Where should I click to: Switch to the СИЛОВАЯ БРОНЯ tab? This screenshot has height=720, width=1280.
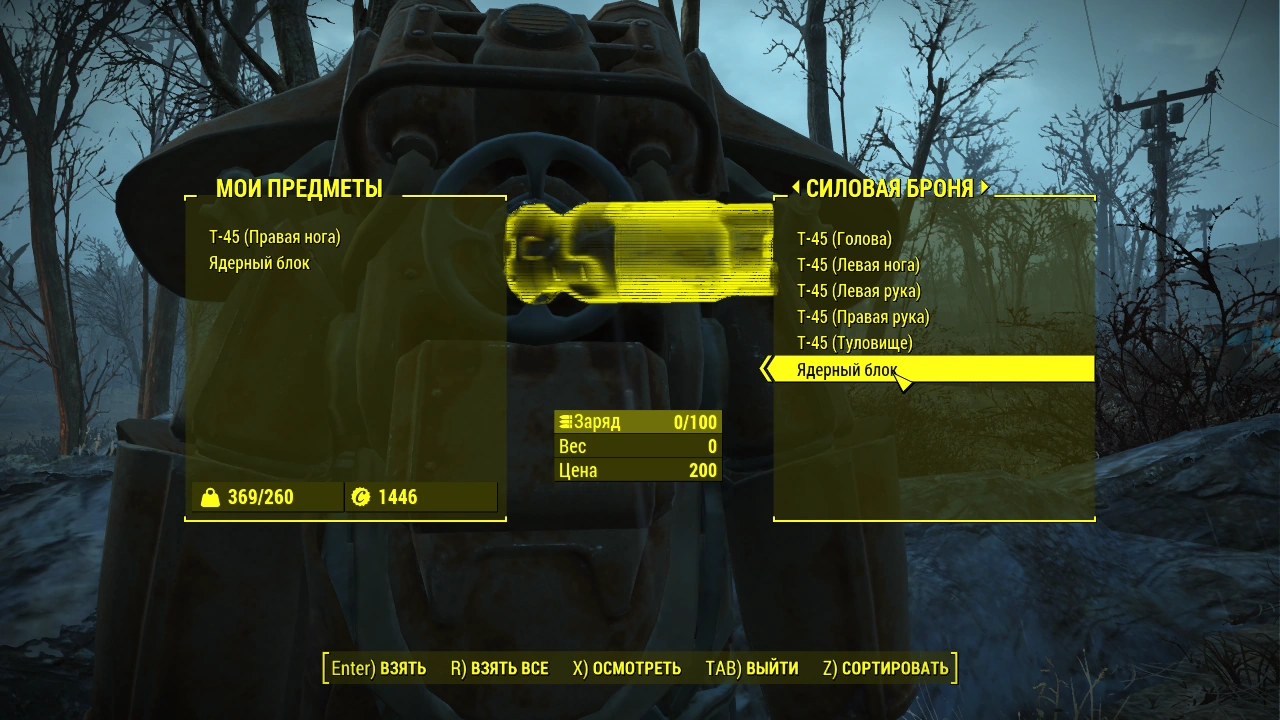(890, 187)
